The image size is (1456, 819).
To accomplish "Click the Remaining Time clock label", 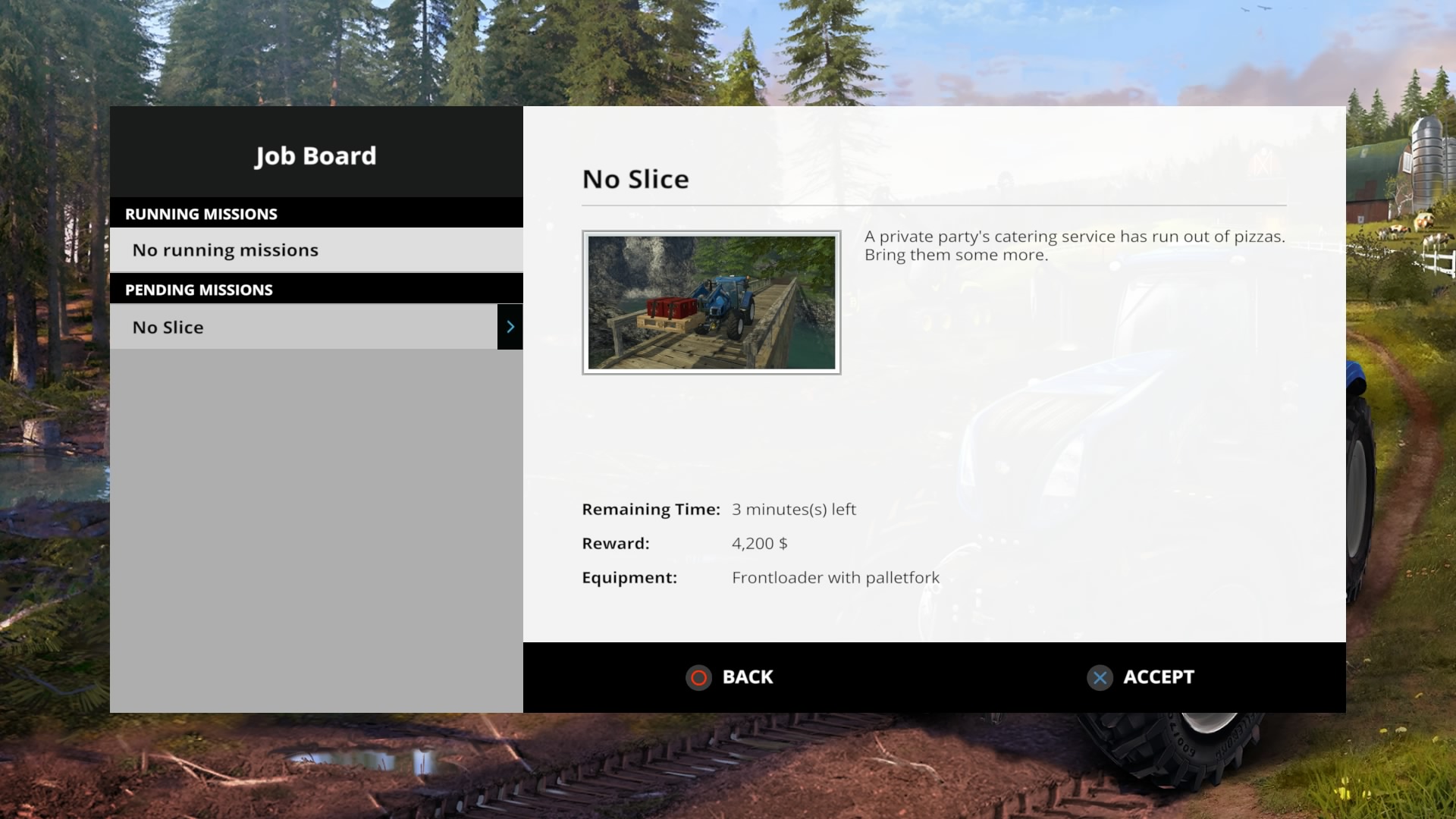I will 650,510.
